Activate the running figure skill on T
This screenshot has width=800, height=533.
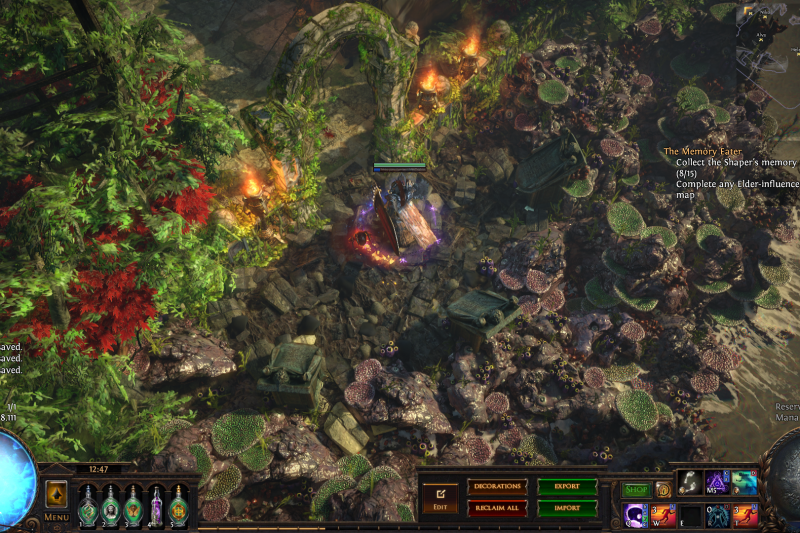745,515
